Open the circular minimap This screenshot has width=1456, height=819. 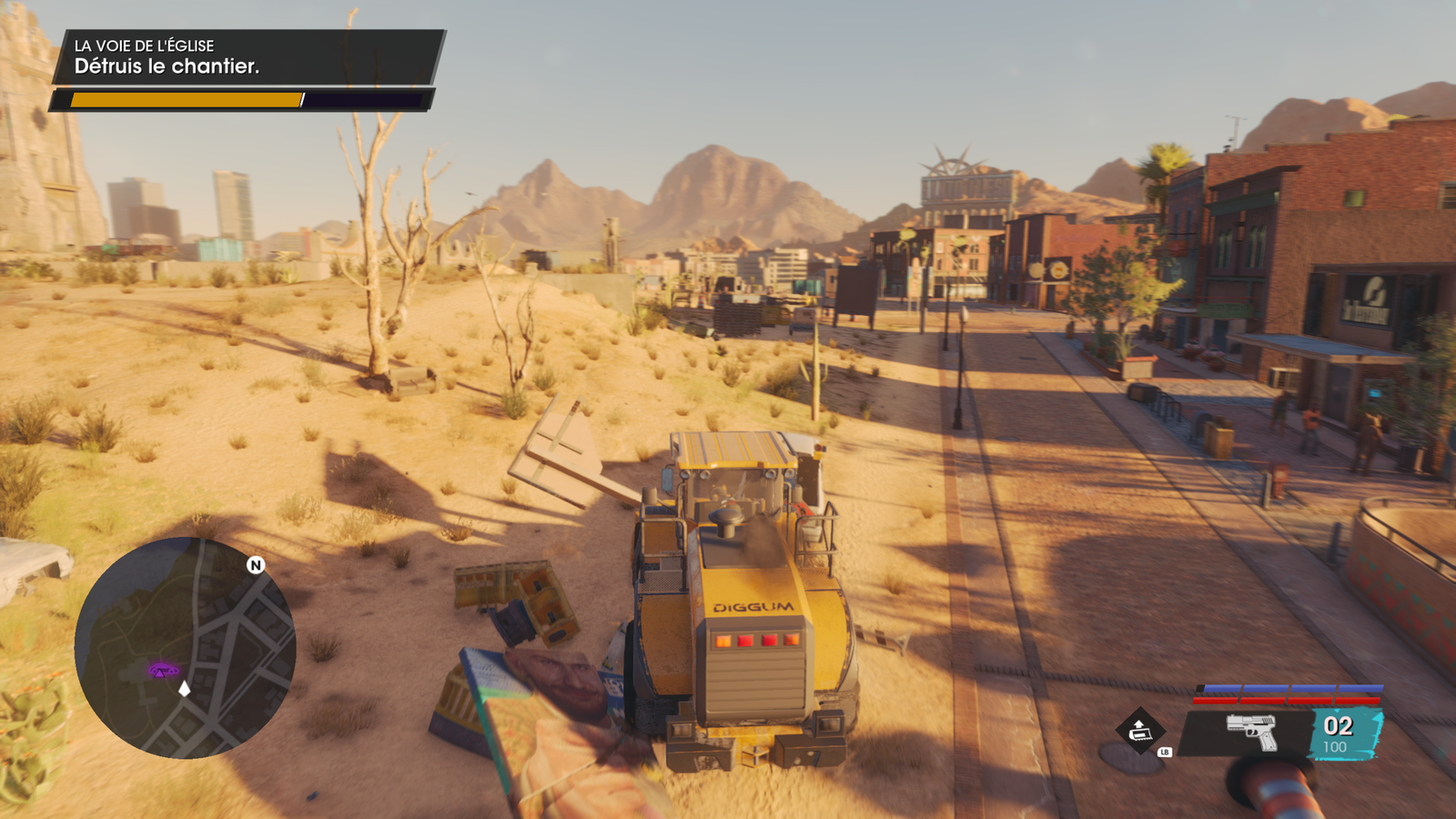(185, 648)
